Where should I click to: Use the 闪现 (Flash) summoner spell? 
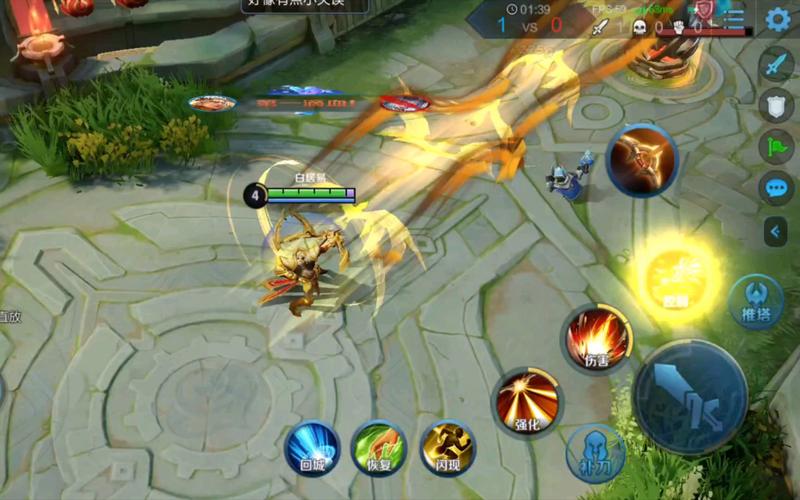[x=447, y=448]
